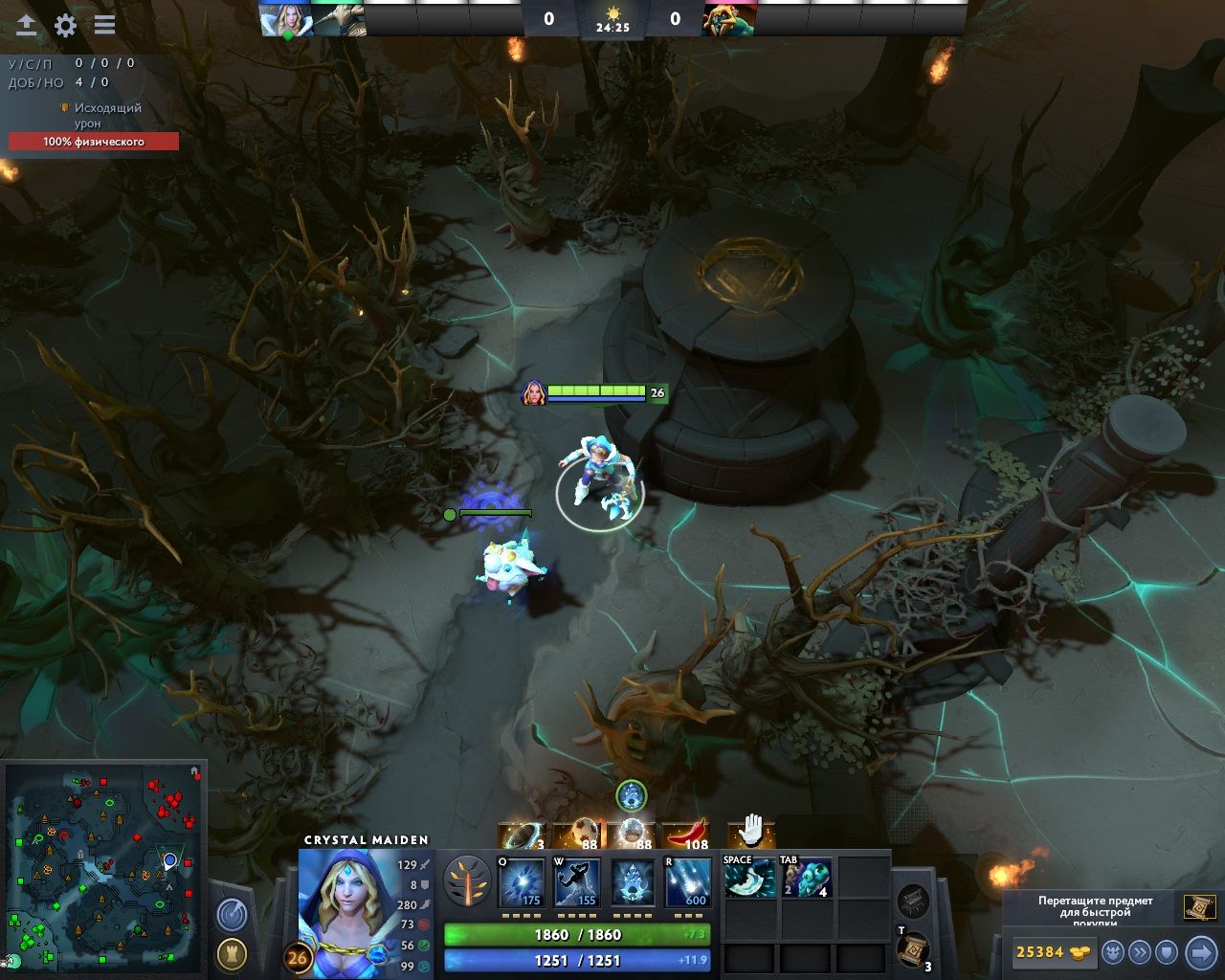
Task: Open the main dashboard arrow button
Action: [x=27, y=26]
